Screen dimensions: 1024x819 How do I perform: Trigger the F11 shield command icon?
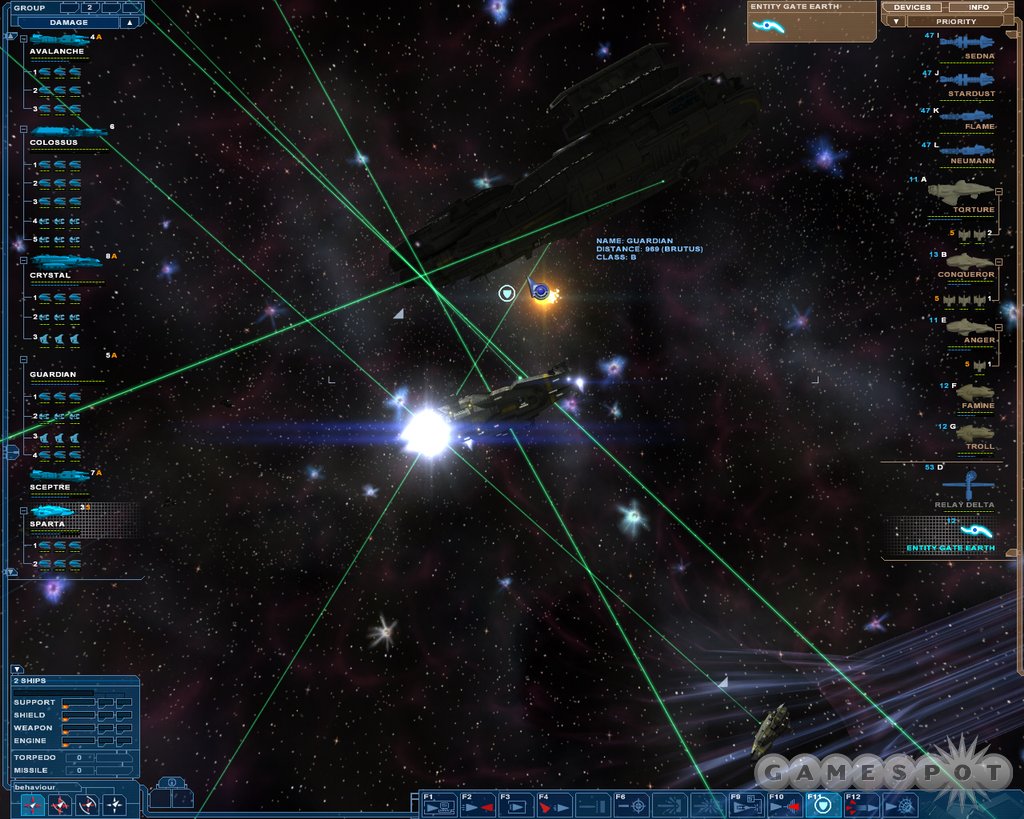tap(823, 804)
